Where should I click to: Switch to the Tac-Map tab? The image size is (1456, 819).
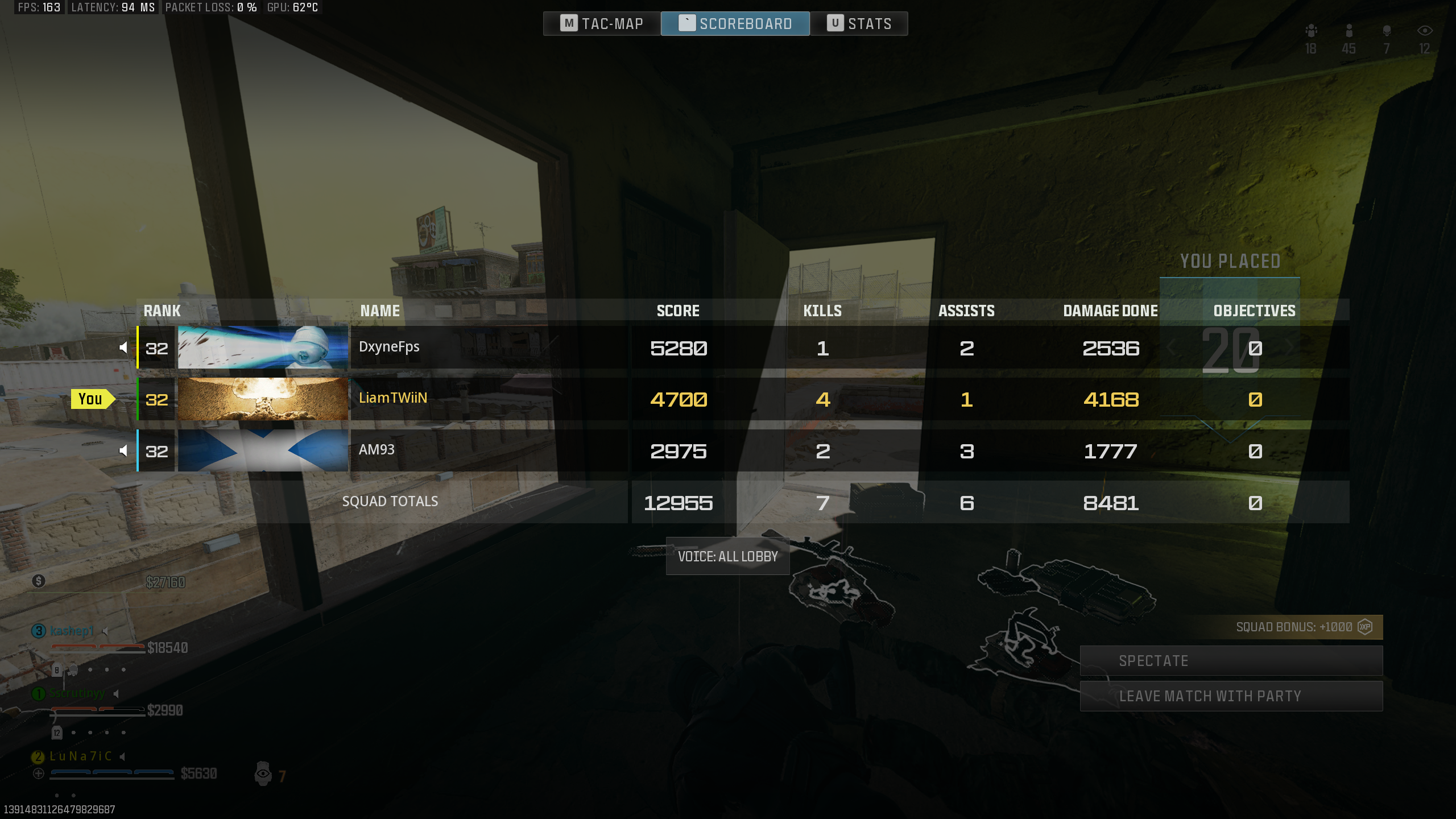[602, 24]
